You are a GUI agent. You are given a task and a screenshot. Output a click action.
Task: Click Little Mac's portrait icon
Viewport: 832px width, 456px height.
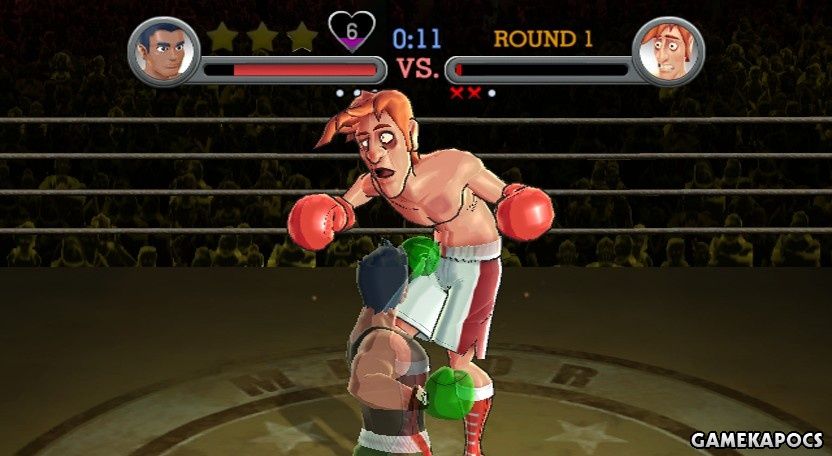164,50
